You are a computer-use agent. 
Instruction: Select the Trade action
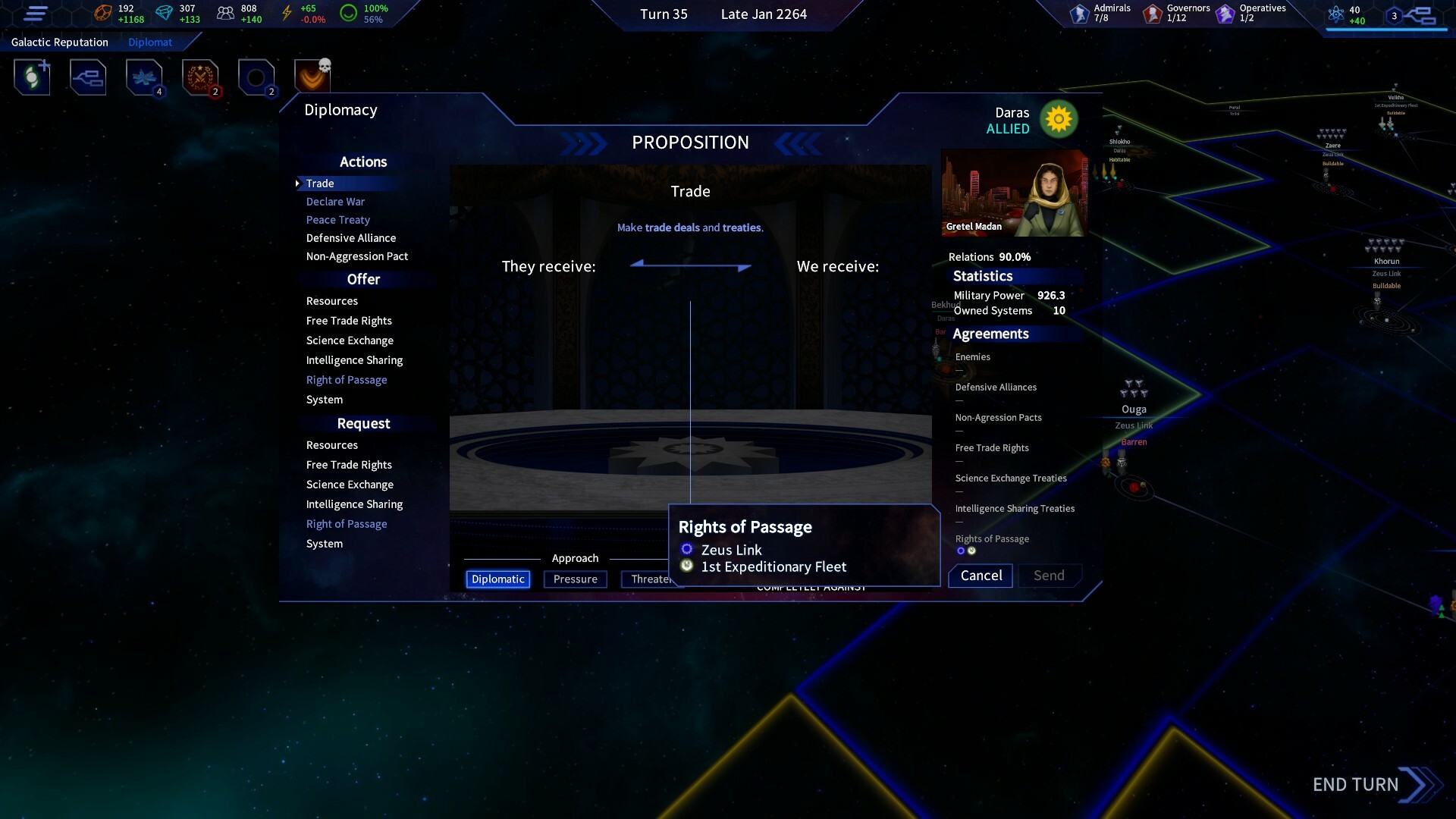[x=320, y=184]
